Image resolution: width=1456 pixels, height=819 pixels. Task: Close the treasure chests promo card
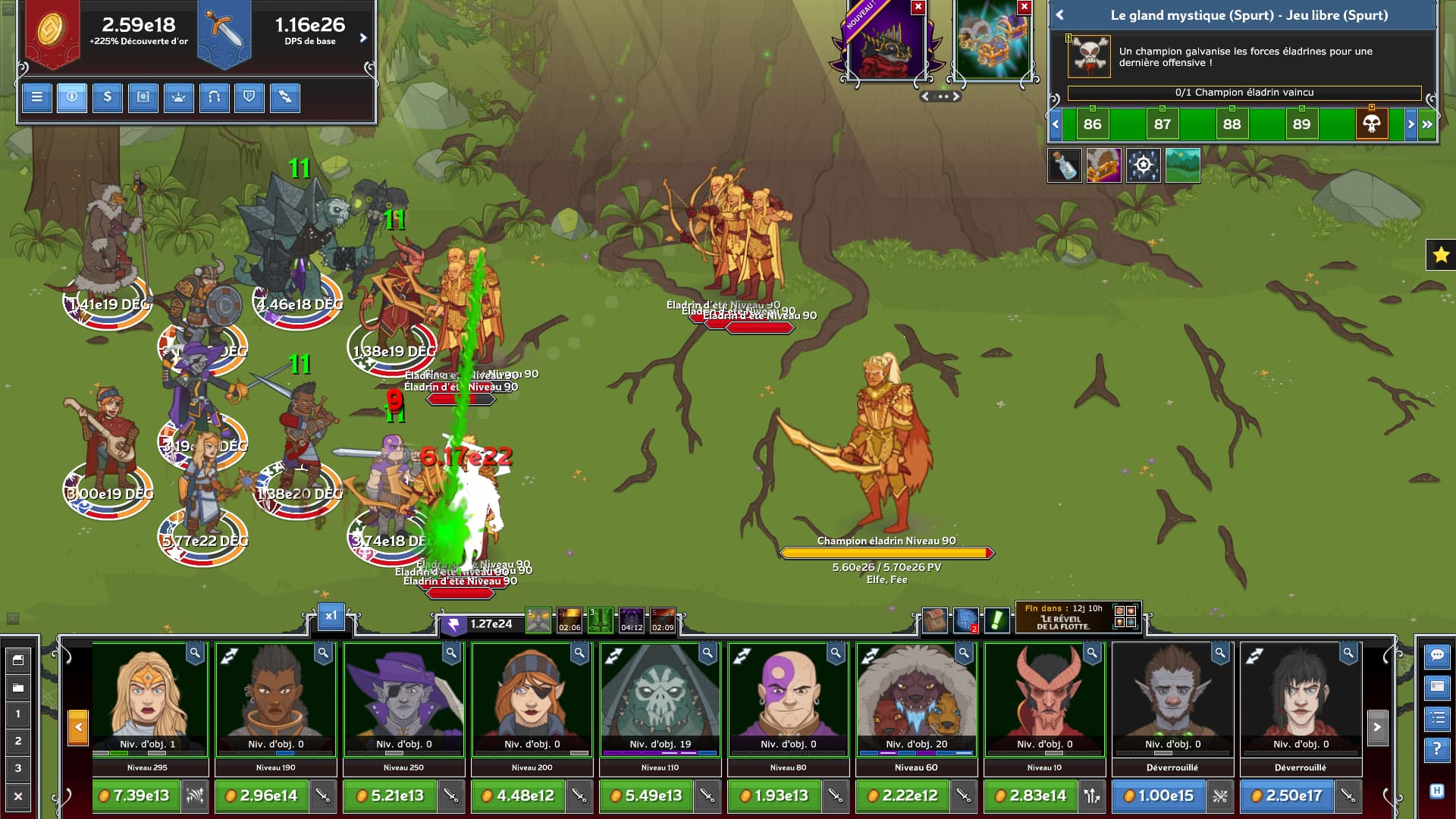coord(1025,8)
